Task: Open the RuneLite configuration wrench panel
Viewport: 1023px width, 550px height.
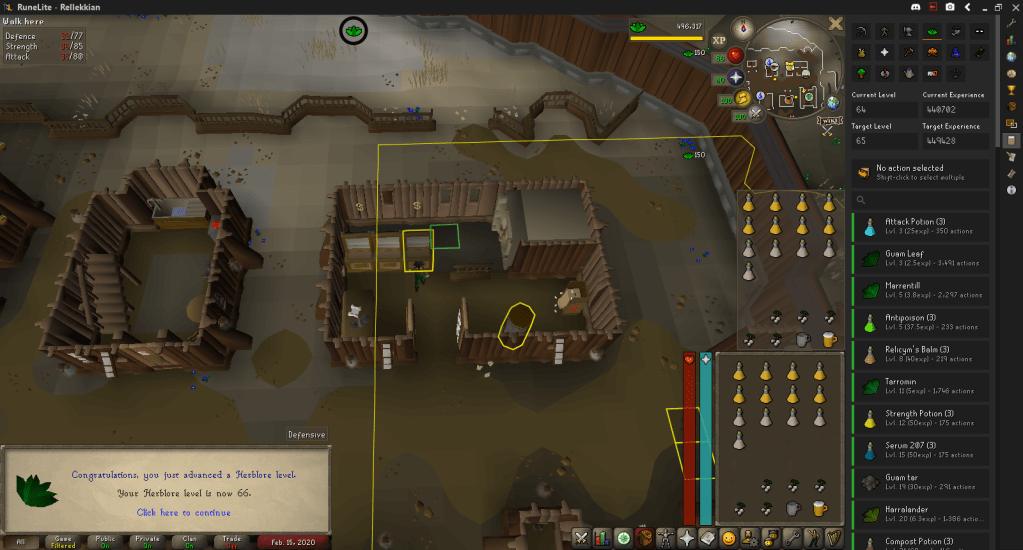Action: pyautogui.click(x=1011, y=21)
